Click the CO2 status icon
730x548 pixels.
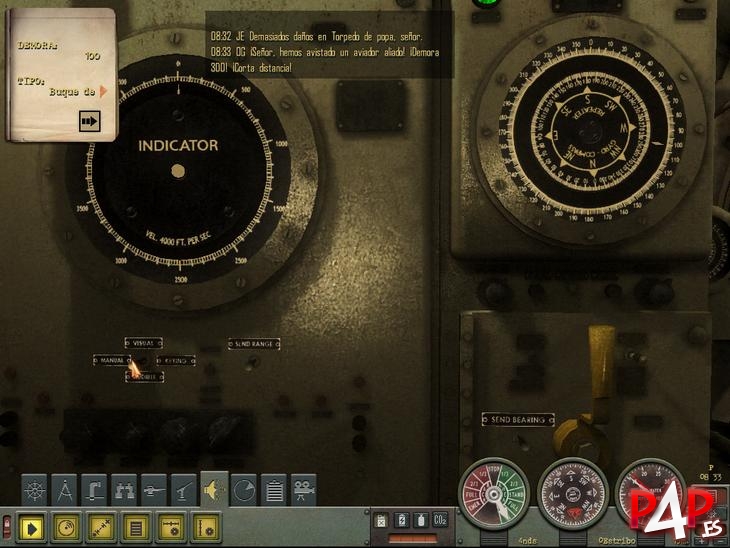coord(440,520)
